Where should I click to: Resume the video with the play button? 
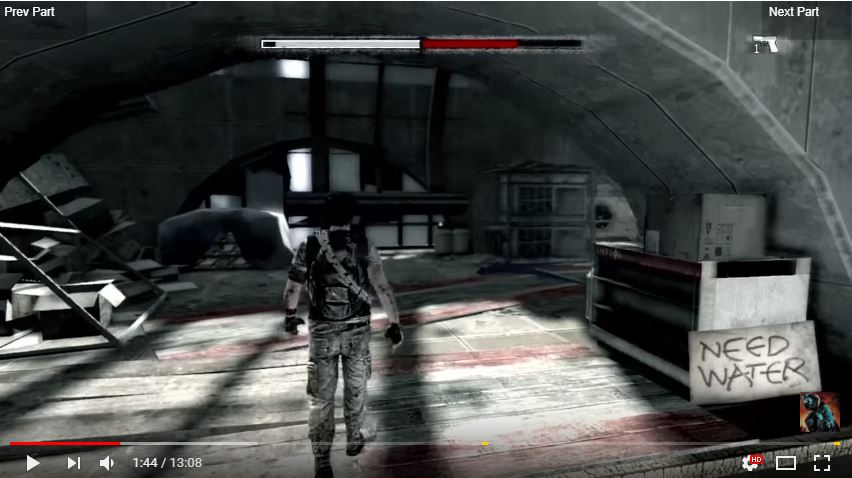[x=32, y=463]
